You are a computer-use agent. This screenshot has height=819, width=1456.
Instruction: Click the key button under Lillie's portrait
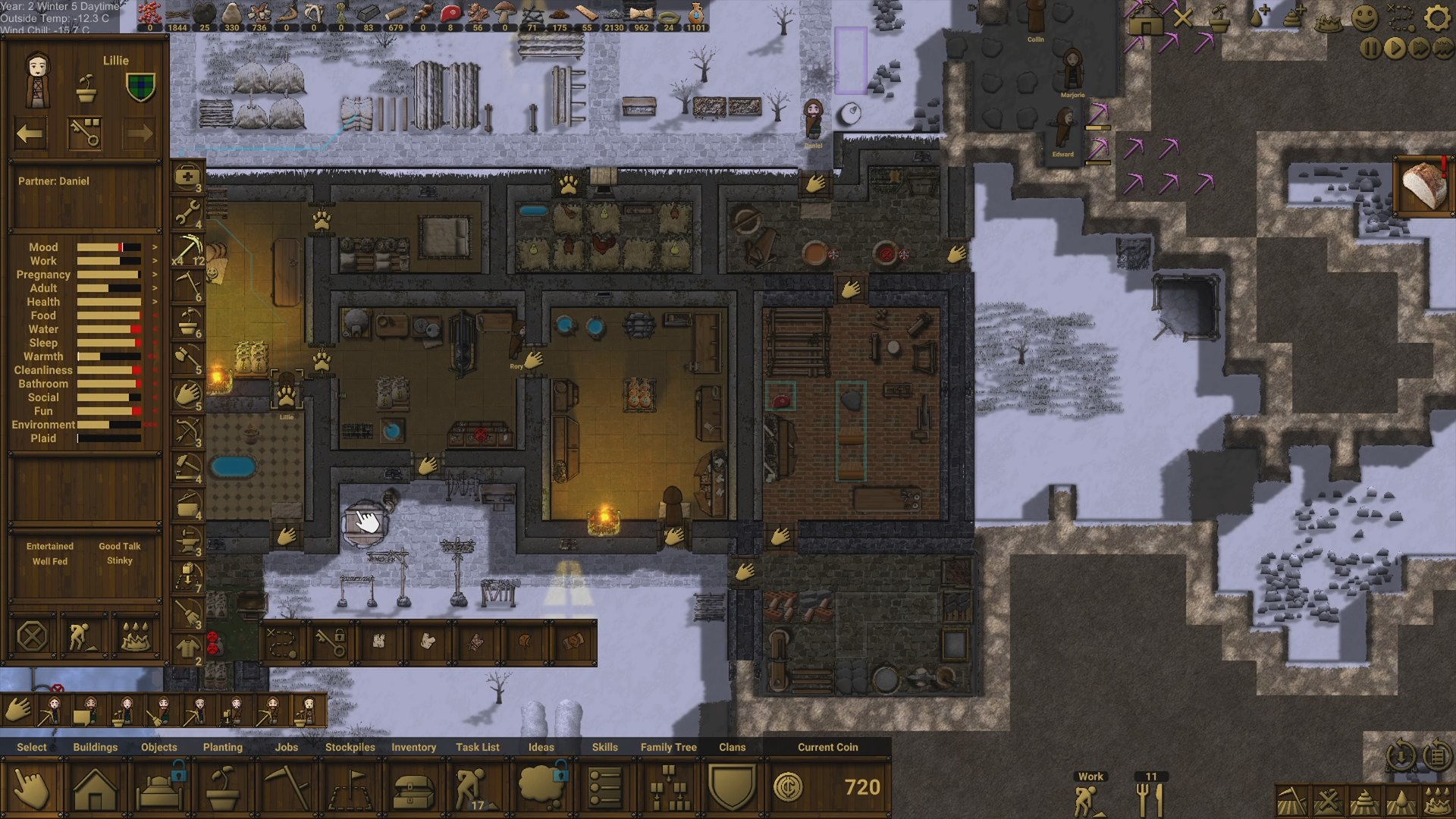(84, 134)
